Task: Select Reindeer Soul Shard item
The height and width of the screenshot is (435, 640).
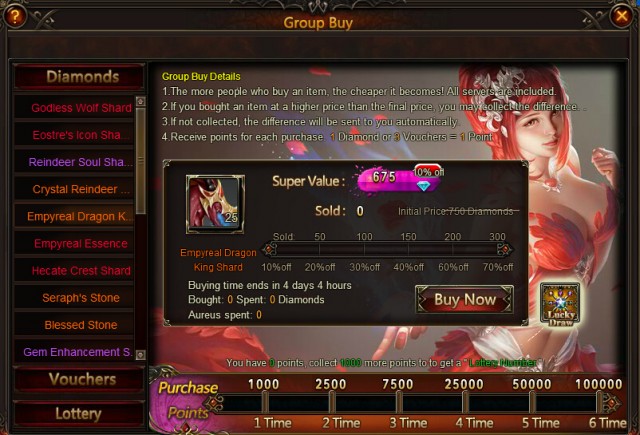Action: click(x=80, y=162)
